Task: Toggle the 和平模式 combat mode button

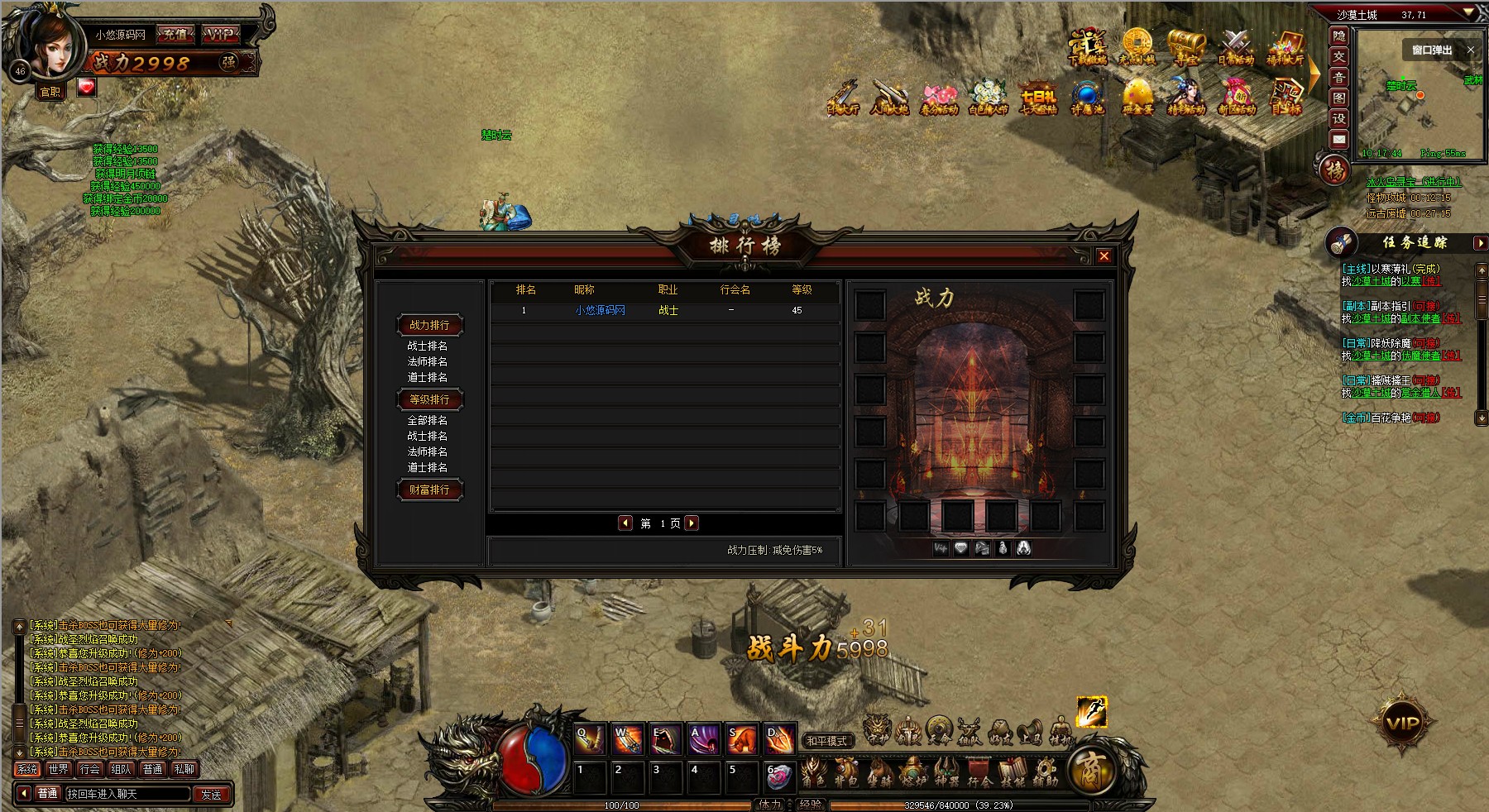Action: (826, 741)
